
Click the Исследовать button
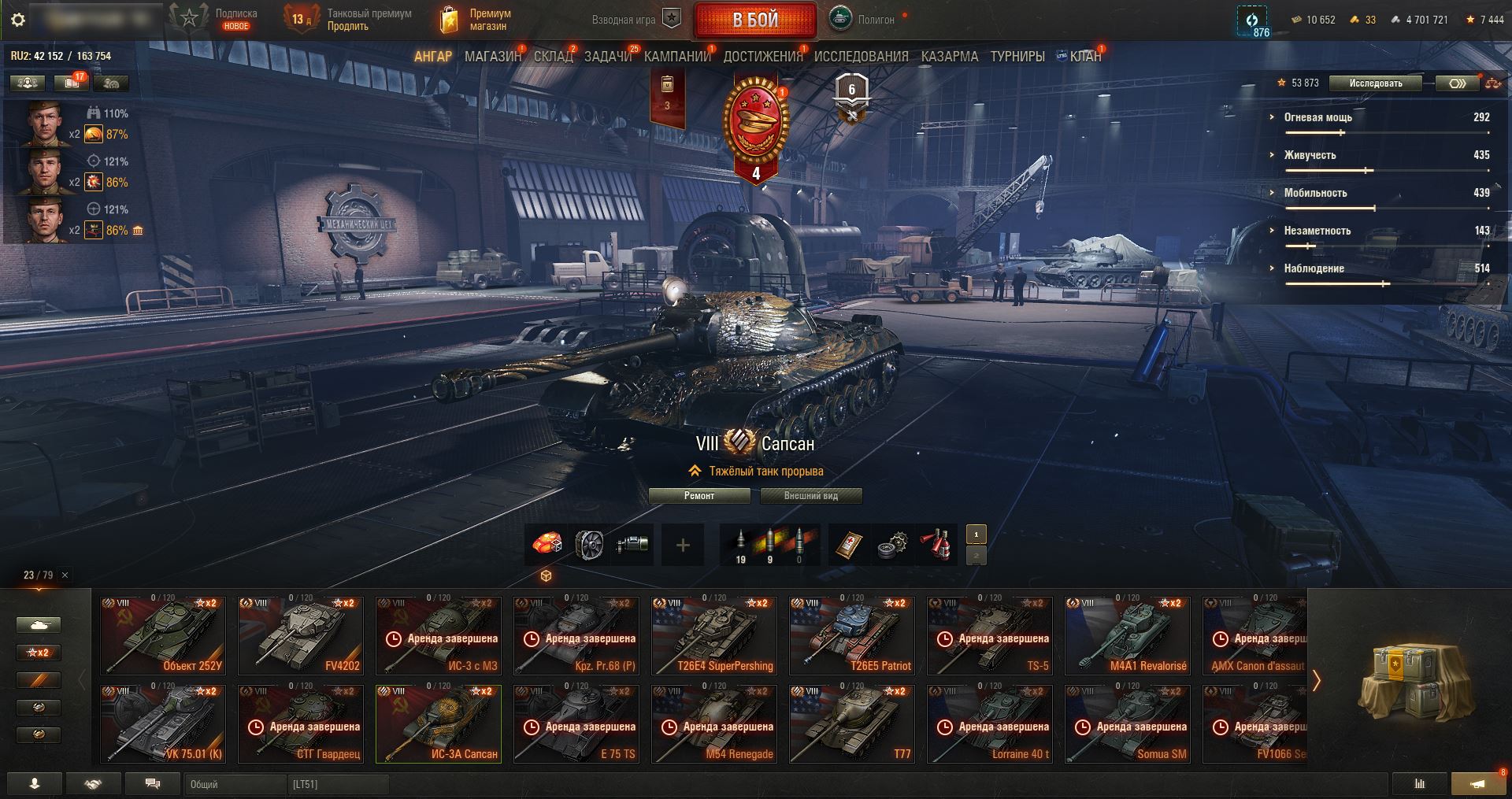(x=1375, y=83)
